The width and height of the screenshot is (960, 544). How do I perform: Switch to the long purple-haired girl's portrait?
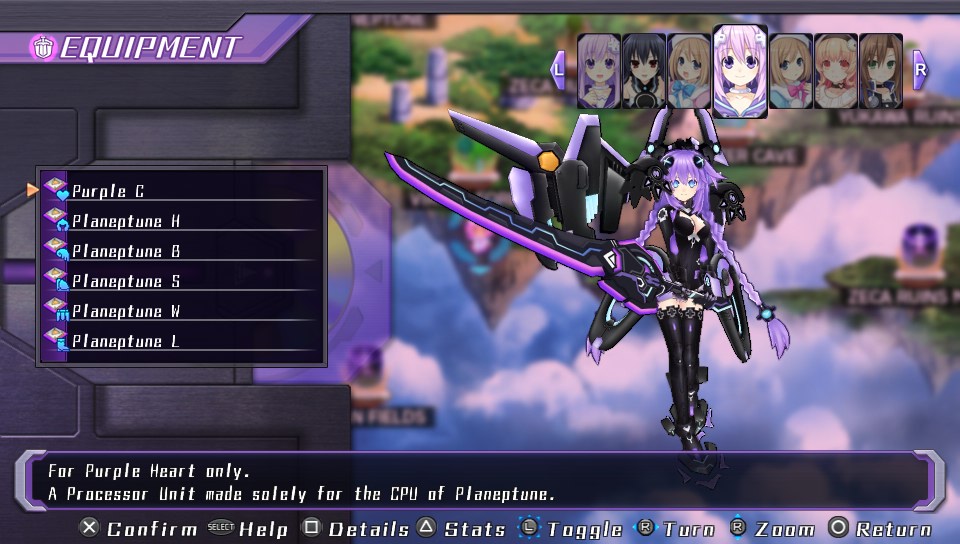pos(598,71)
